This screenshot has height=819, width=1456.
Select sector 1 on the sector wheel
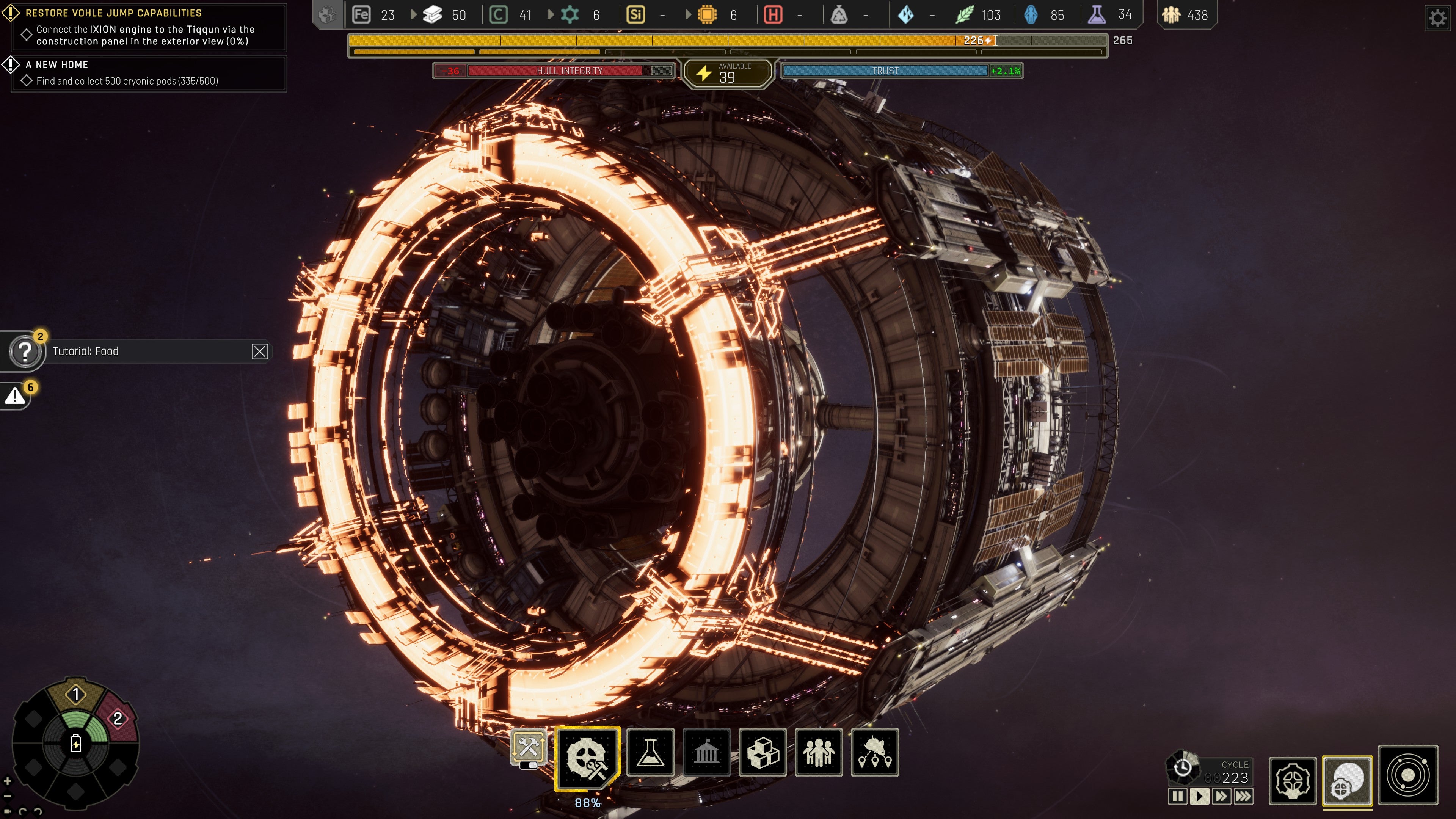point(76,695)
